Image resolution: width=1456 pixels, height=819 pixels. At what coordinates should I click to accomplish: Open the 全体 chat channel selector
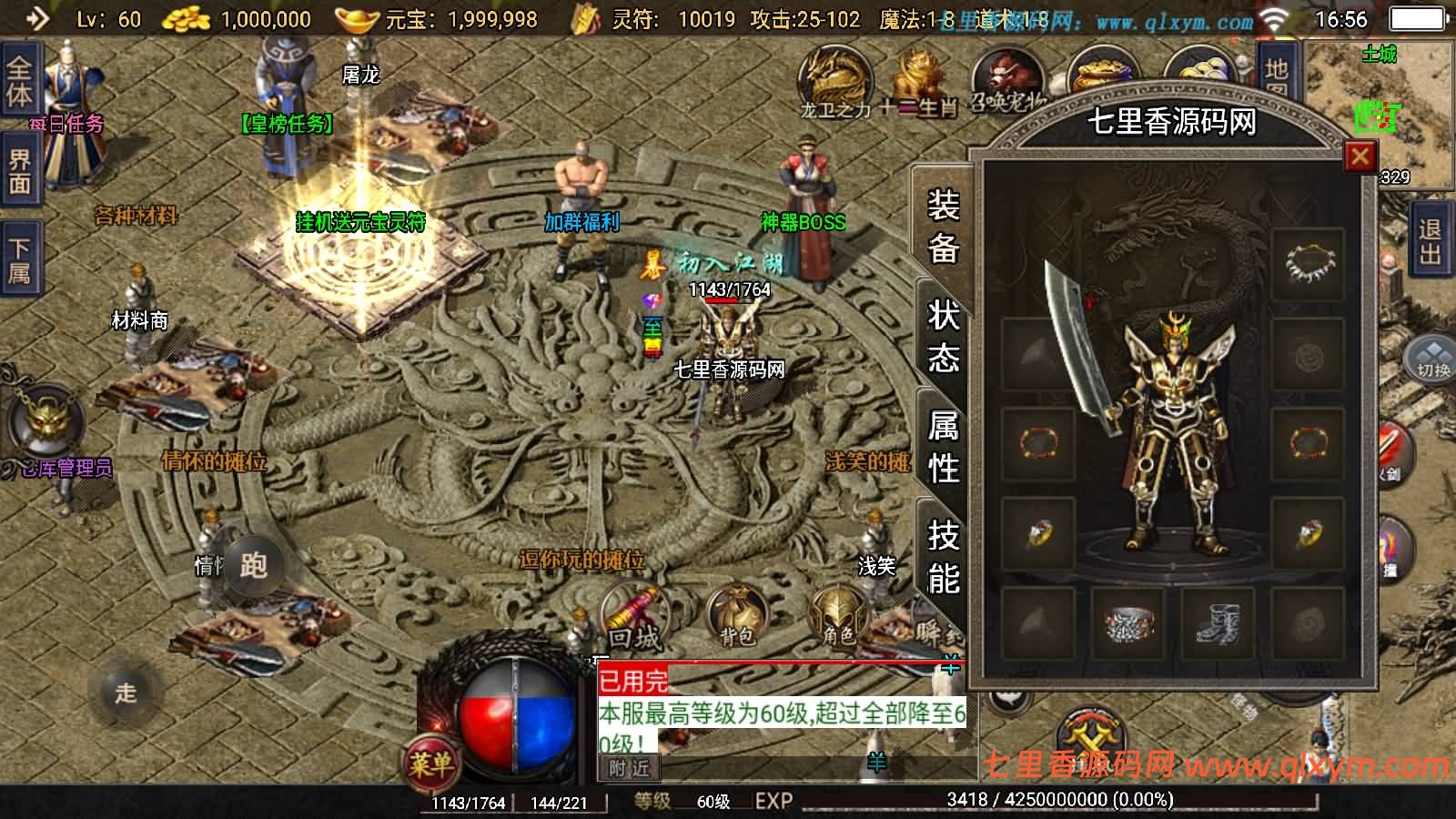20,80
